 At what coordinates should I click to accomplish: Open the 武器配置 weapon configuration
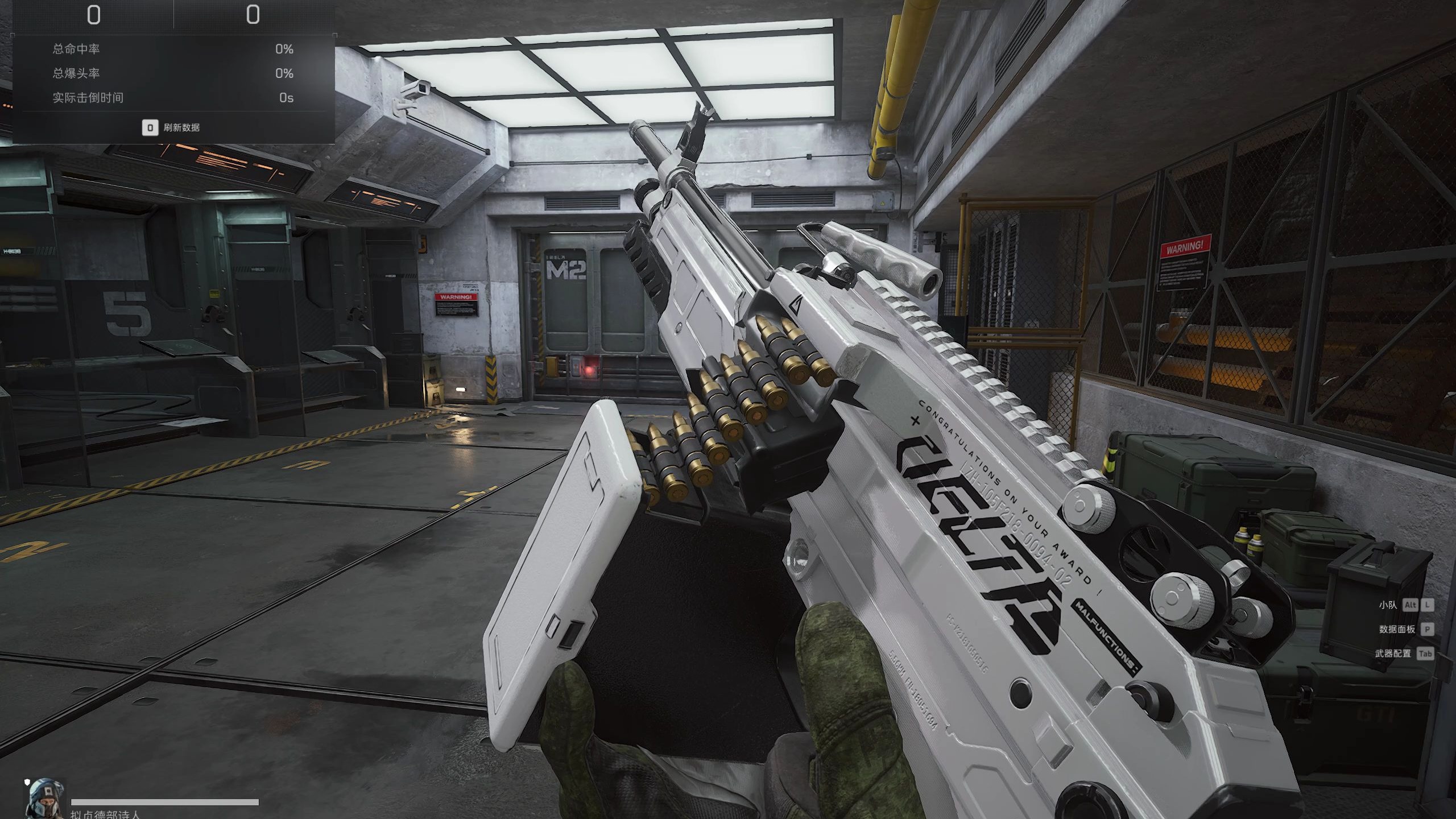(1393, 653)
